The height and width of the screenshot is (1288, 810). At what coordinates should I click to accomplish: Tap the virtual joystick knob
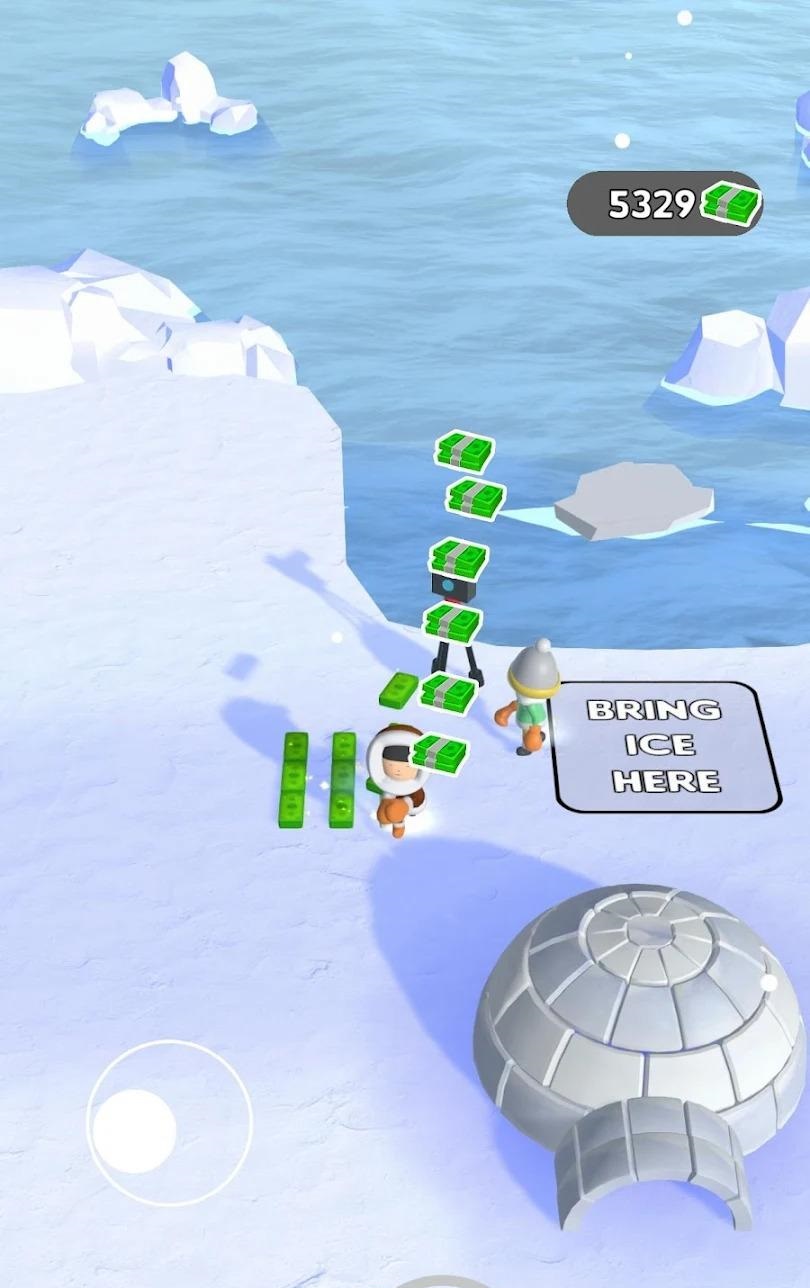[x=135, y=1130]
